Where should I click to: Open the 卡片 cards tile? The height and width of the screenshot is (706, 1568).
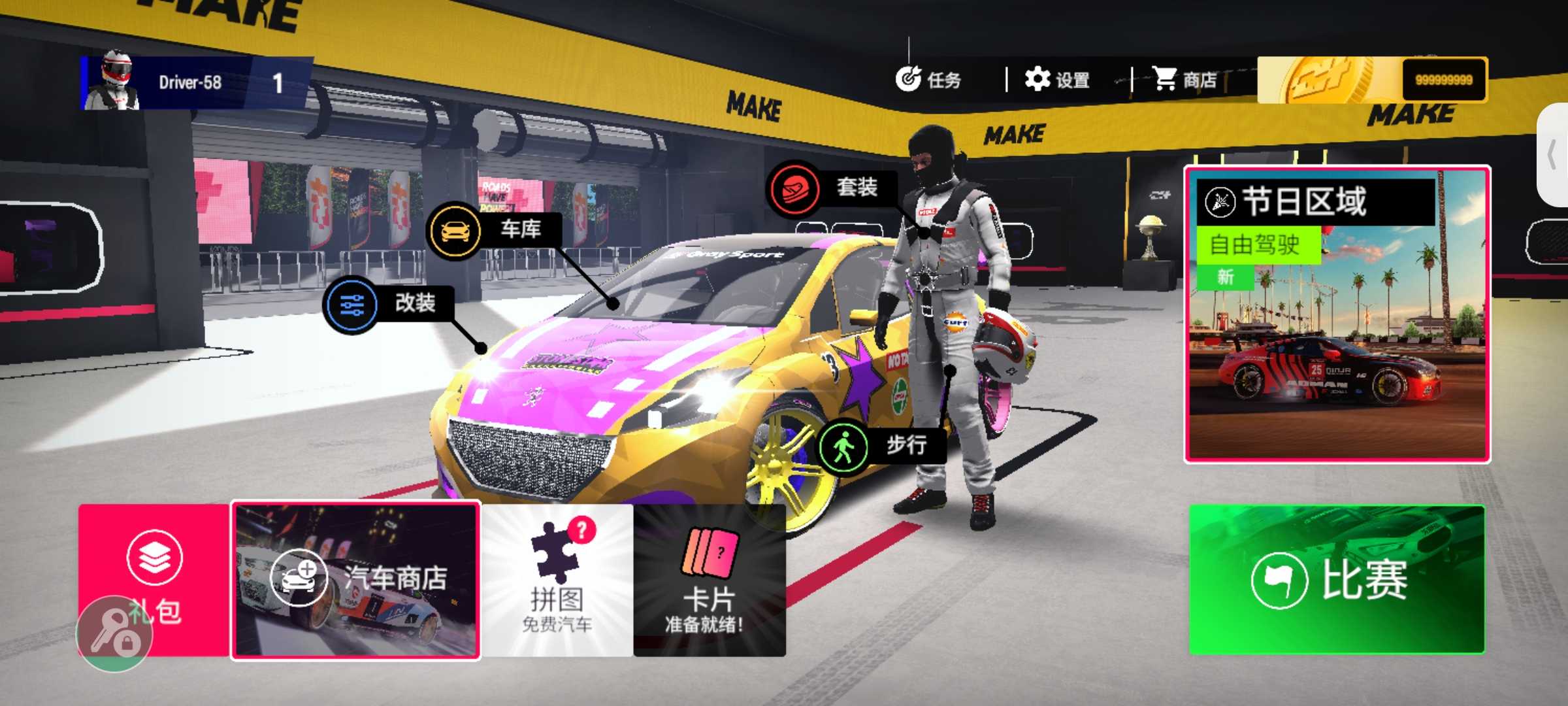710,580
